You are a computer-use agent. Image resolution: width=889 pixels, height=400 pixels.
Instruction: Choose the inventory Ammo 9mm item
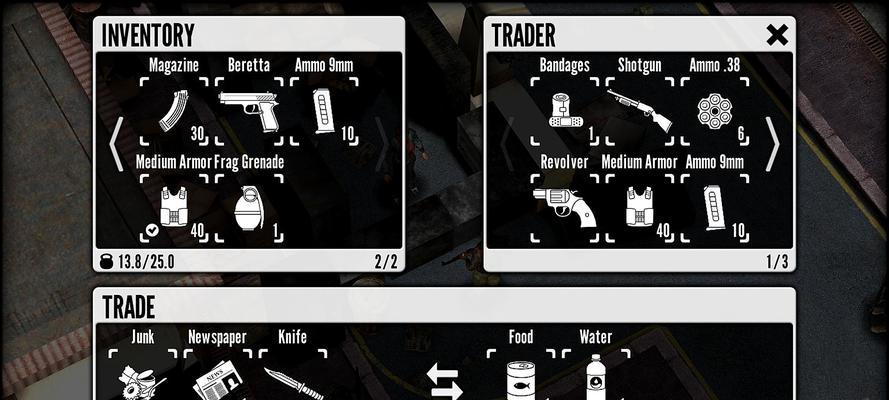point(324,110)
